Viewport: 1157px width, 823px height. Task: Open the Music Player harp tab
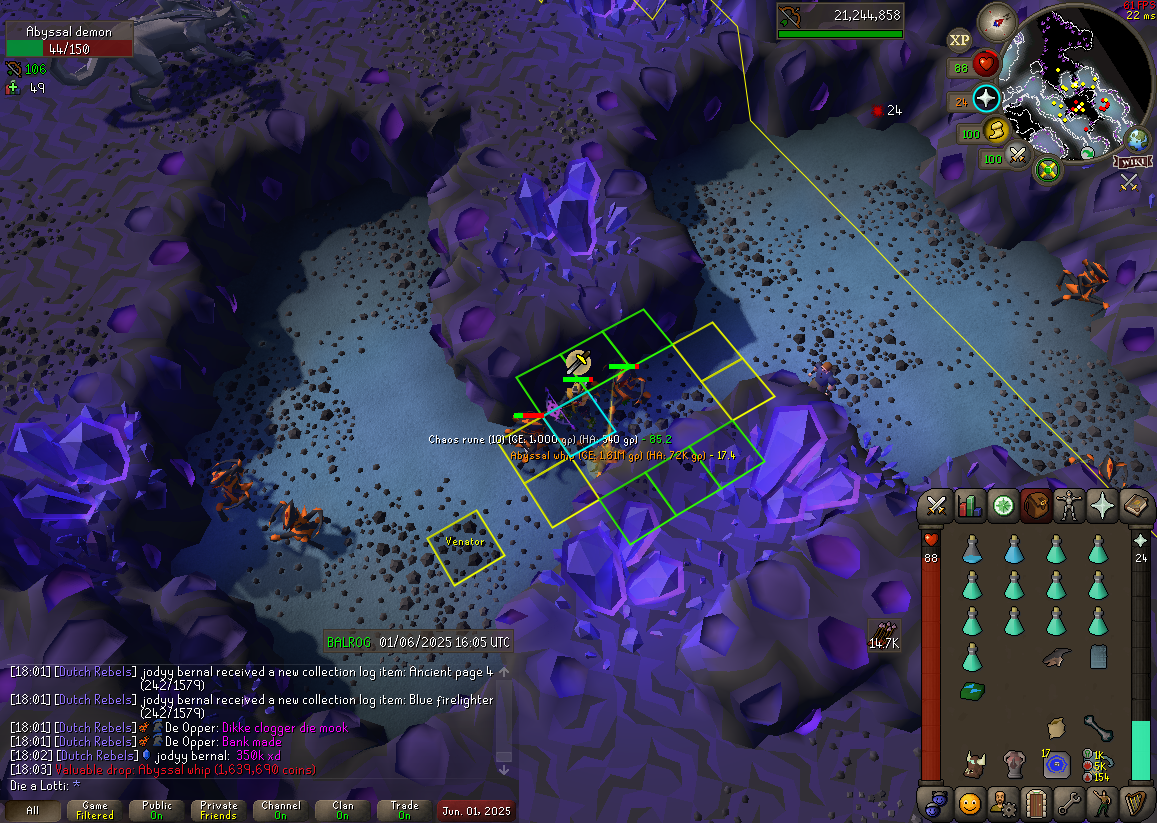coord(1136,802)
